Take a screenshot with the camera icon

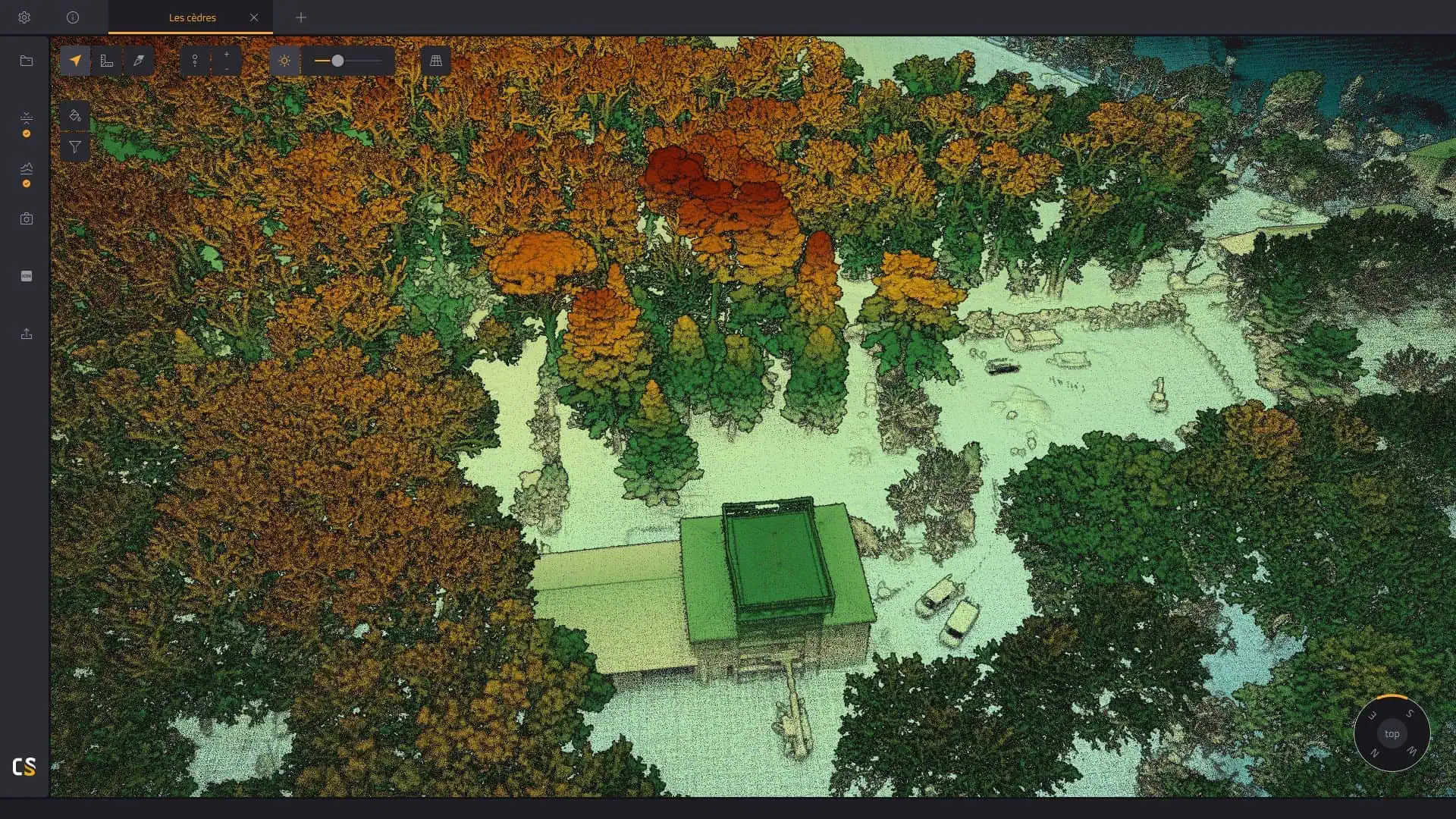click(x=27, y=218)
